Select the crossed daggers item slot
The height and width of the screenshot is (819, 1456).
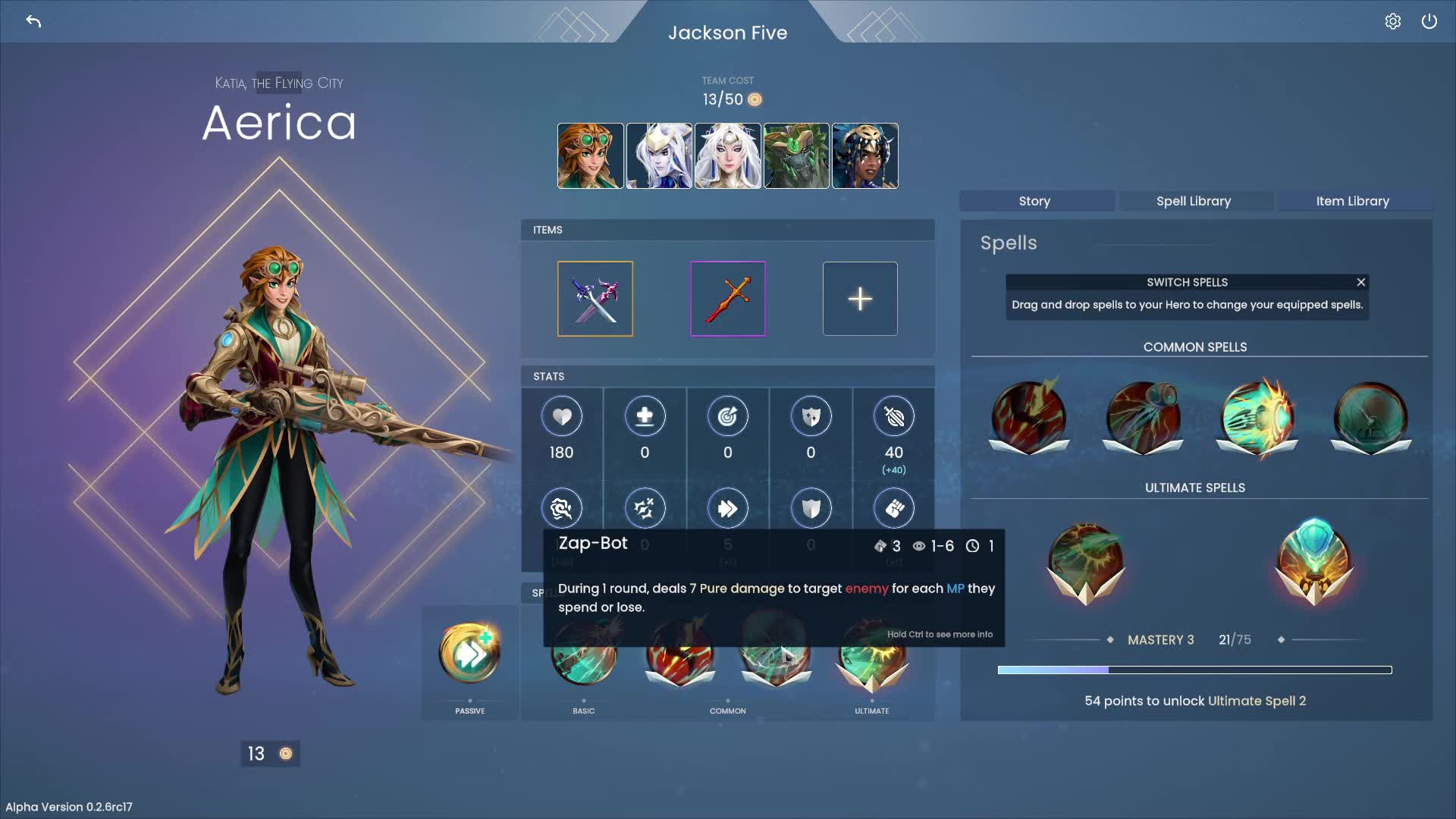[x=595, y=298]
